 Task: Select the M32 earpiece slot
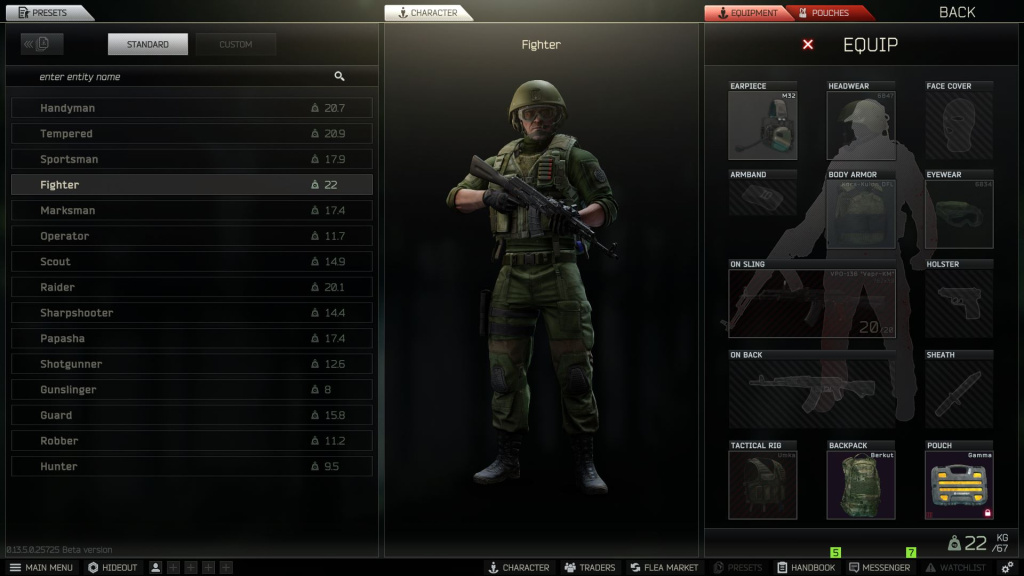762,125
